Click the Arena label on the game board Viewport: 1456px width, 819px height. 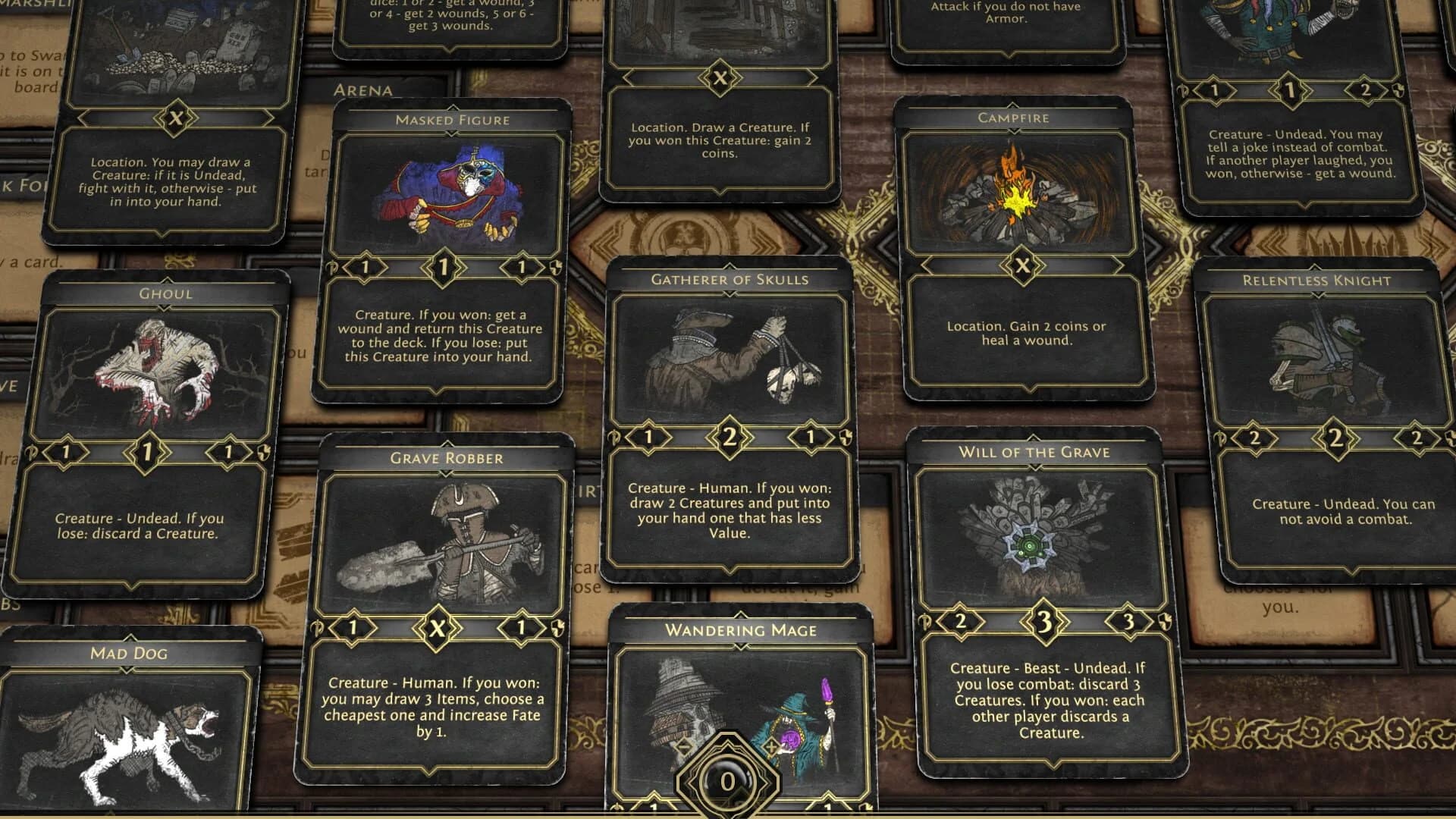[x=362, y=89]
